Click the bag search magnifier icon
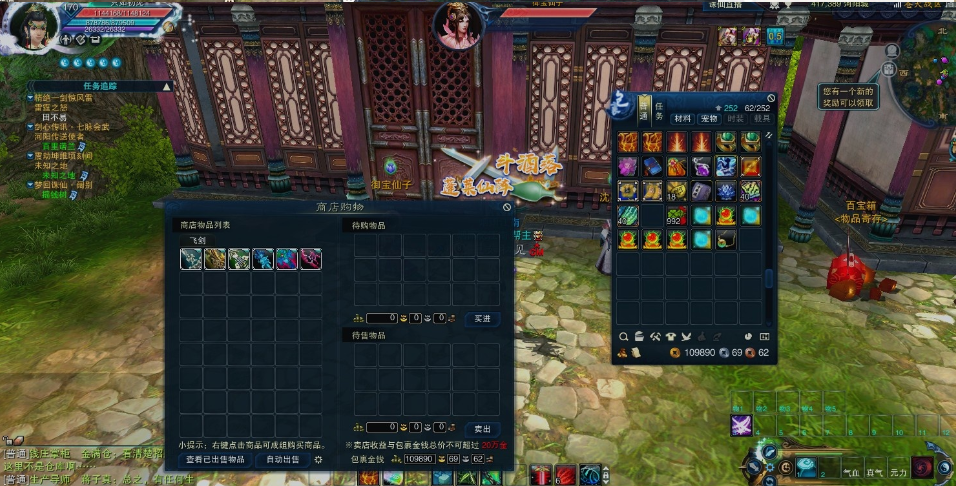The image size is (956, 486). coord(624,336)
